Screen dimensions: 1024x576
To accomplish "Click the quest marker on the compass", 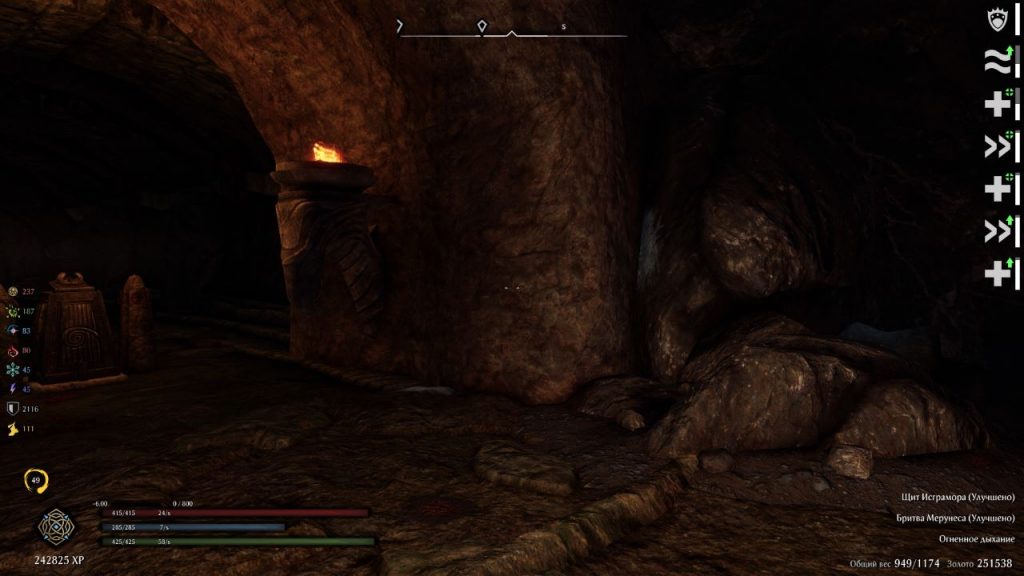I will [482, 26].
